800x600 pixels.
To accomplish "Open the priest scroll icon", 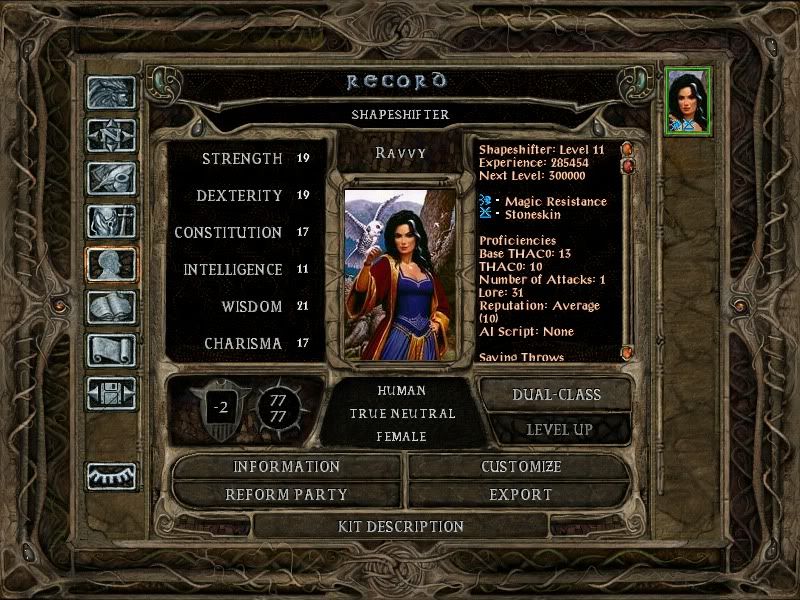I will pos(111,350).
